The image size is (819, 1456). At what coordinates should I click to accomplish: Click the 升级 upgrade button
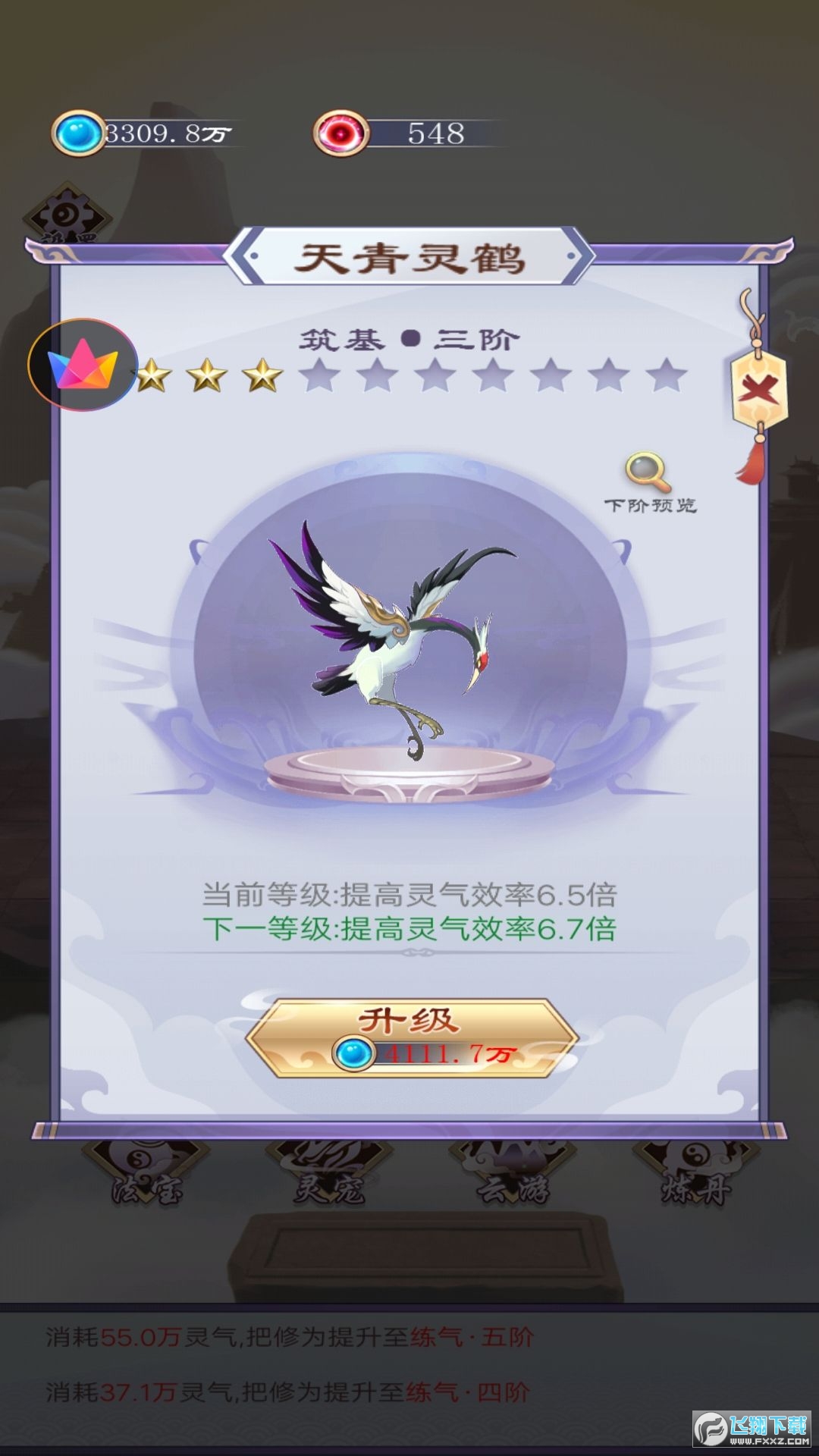[410, 1037]
